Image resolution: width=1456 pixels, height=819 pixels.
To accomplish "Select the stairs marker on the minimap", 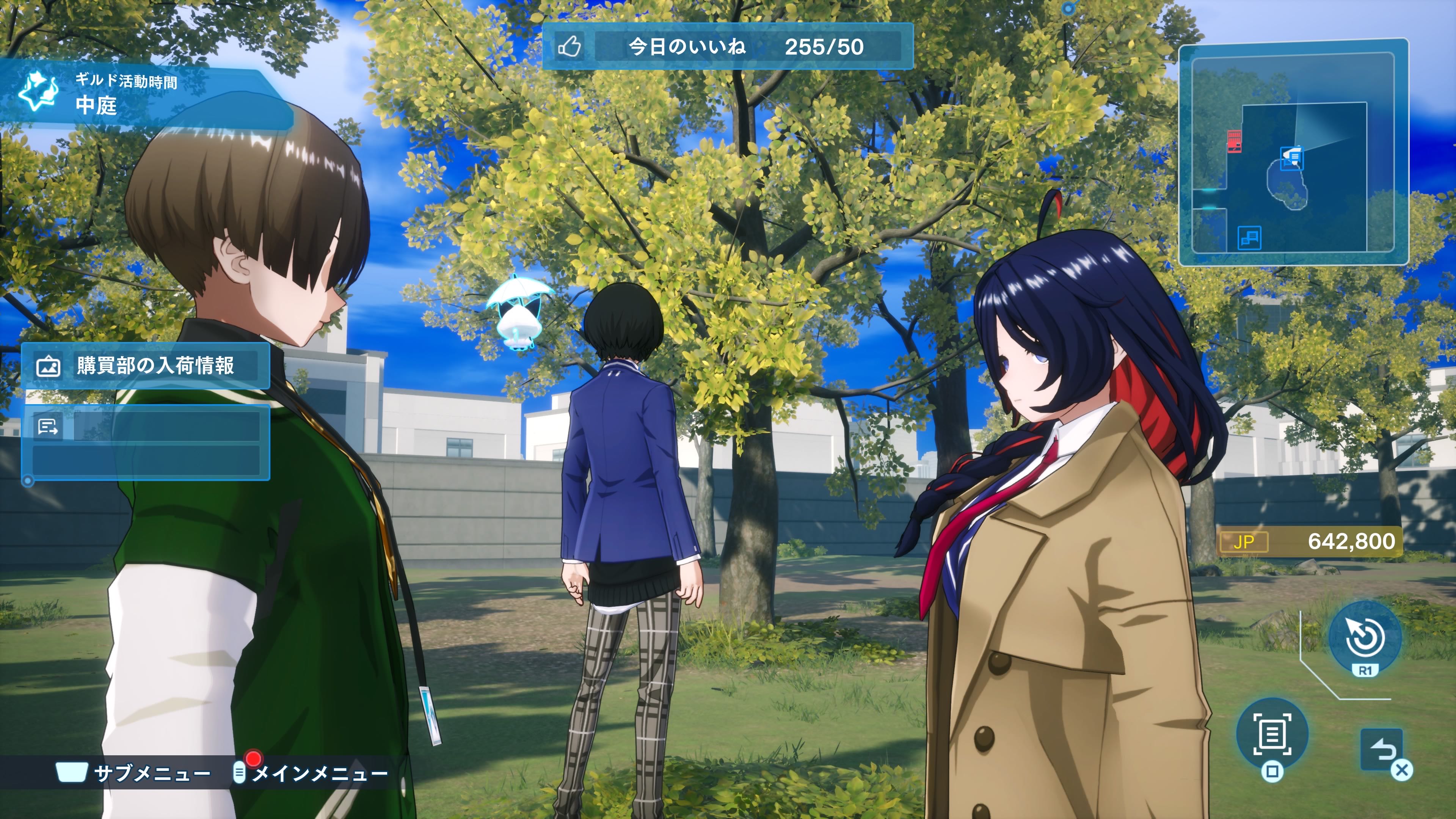I will [1249, 237].
